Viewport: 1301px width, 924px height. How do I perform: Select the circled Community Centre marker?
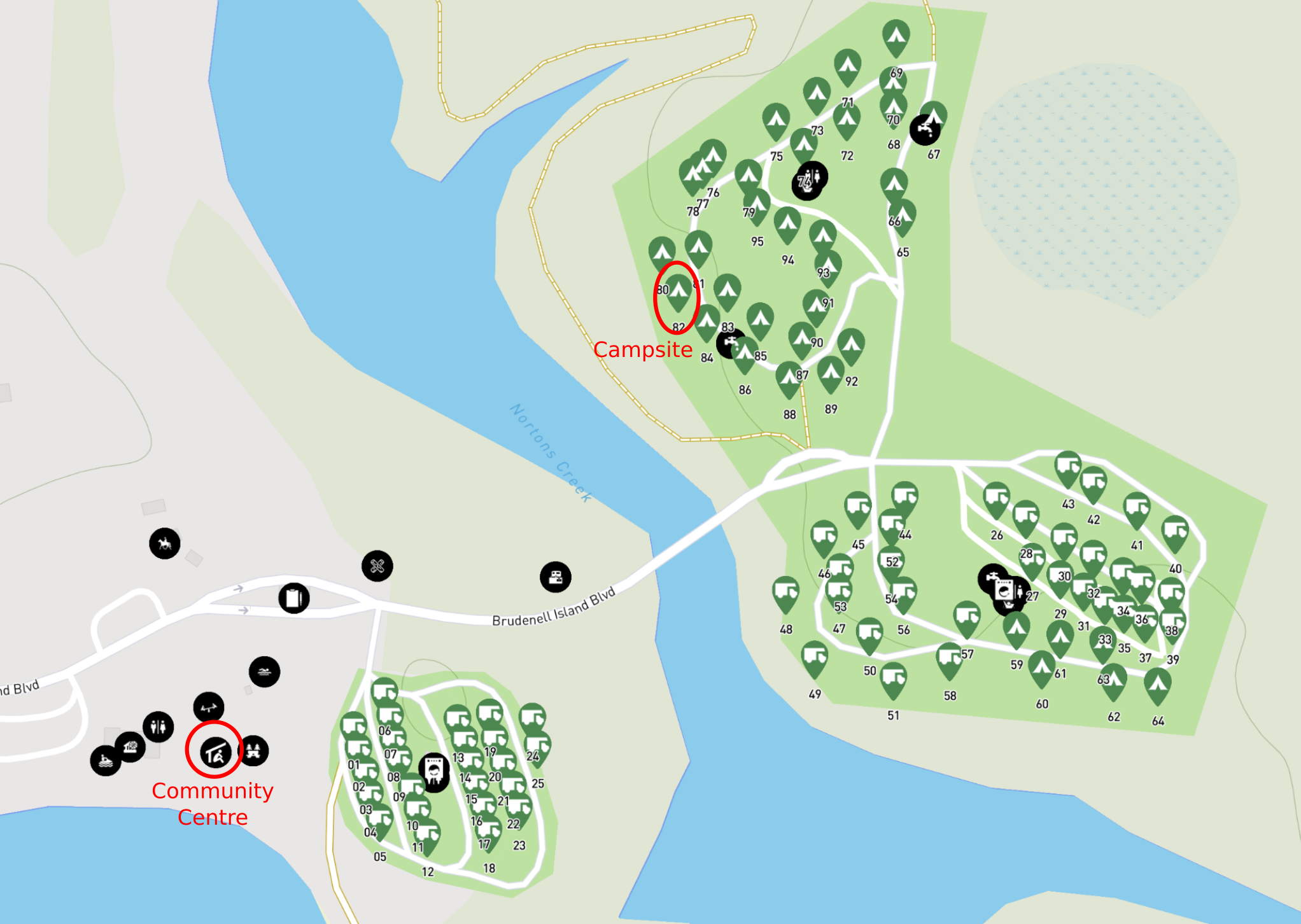tap(215, 753)
